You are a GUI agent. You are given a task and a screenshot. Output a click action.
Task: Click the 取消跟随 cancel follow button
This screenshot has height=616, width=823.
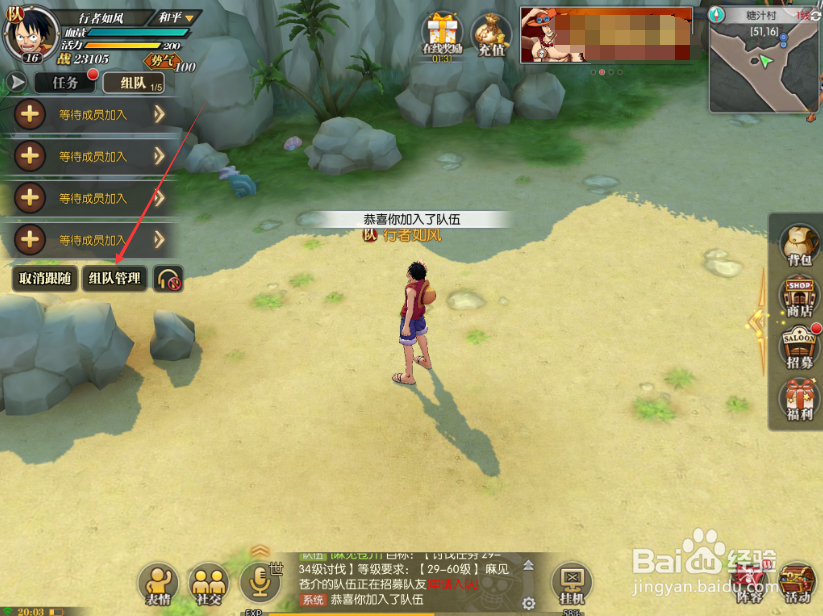[44, 279]
